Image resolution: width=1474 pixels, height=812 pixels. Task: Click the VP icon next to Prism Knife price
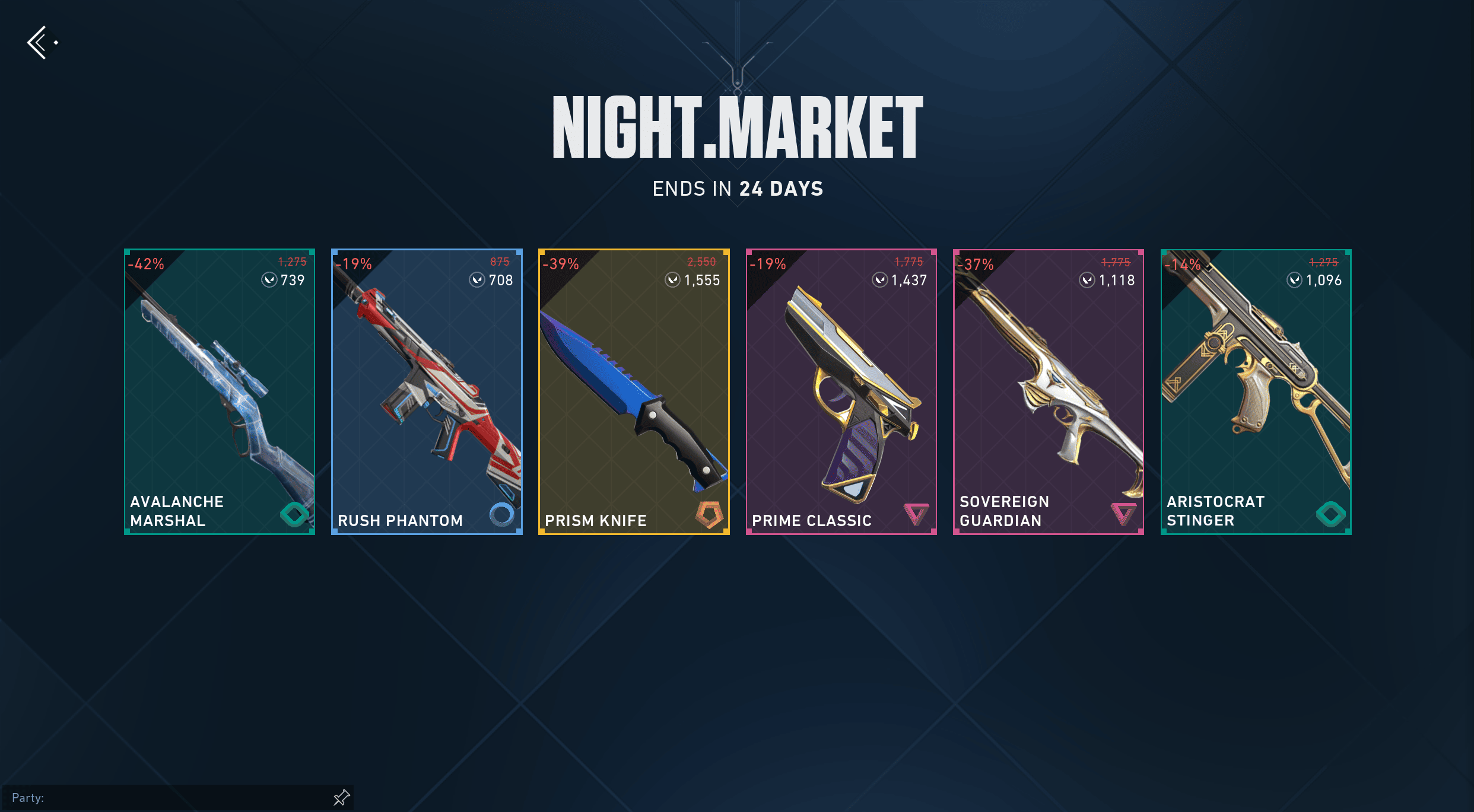[x=674, y=280]
